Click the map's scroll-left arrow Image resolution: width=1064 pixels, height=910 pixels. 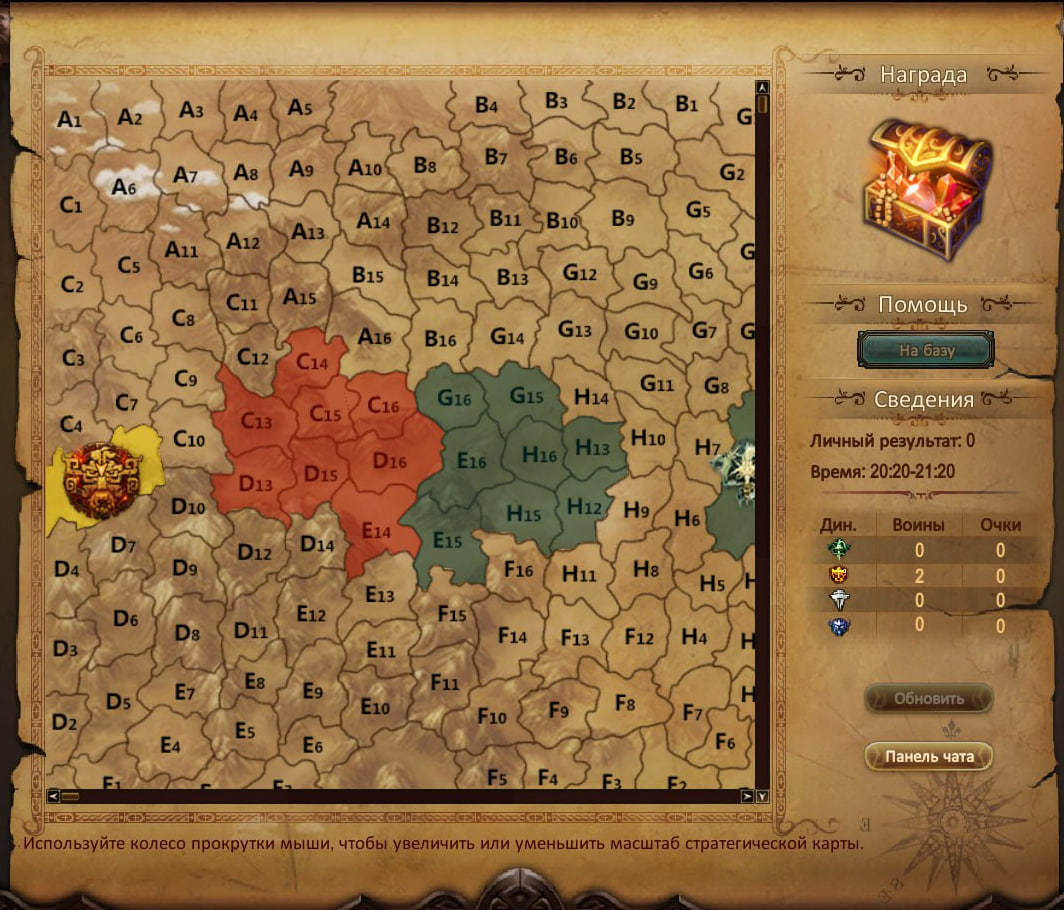(53, 796)
